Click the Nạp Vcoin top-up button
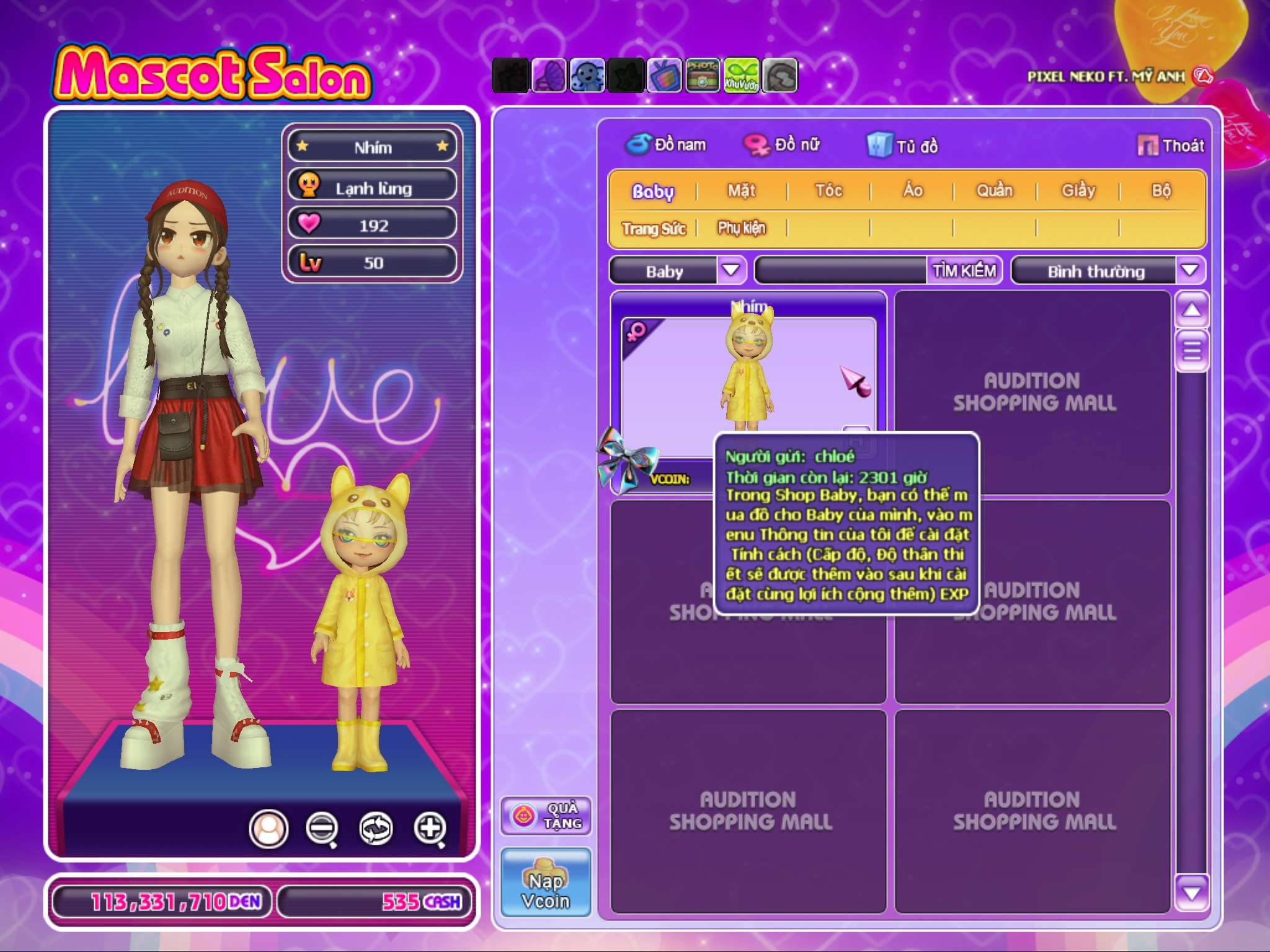This screenshot has height=952, width=1270. point(546,883)
